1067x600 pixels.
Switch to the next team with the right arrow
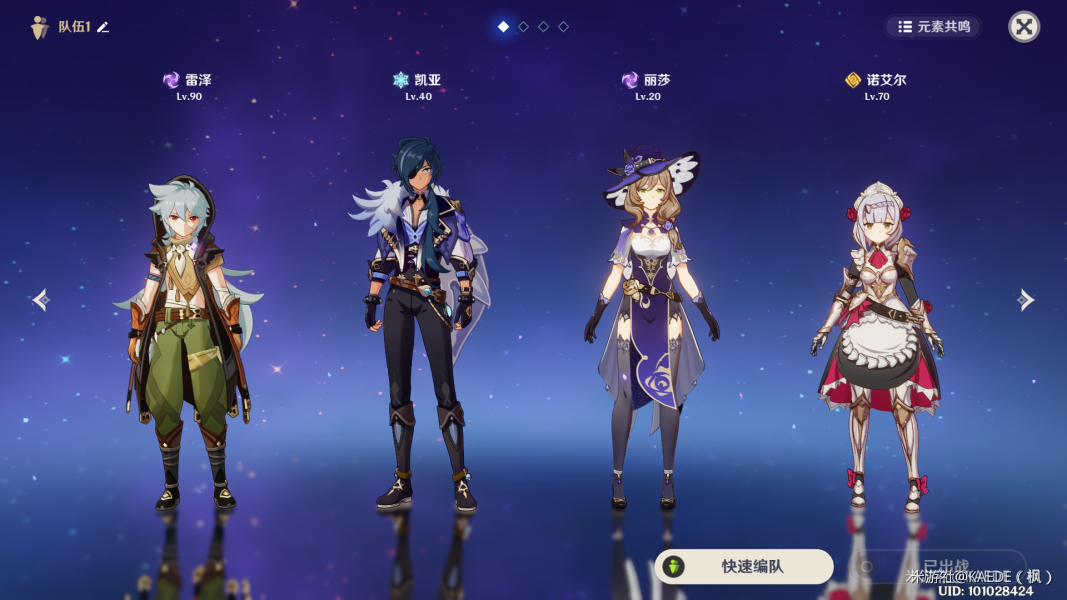(x=1025, y=300)
